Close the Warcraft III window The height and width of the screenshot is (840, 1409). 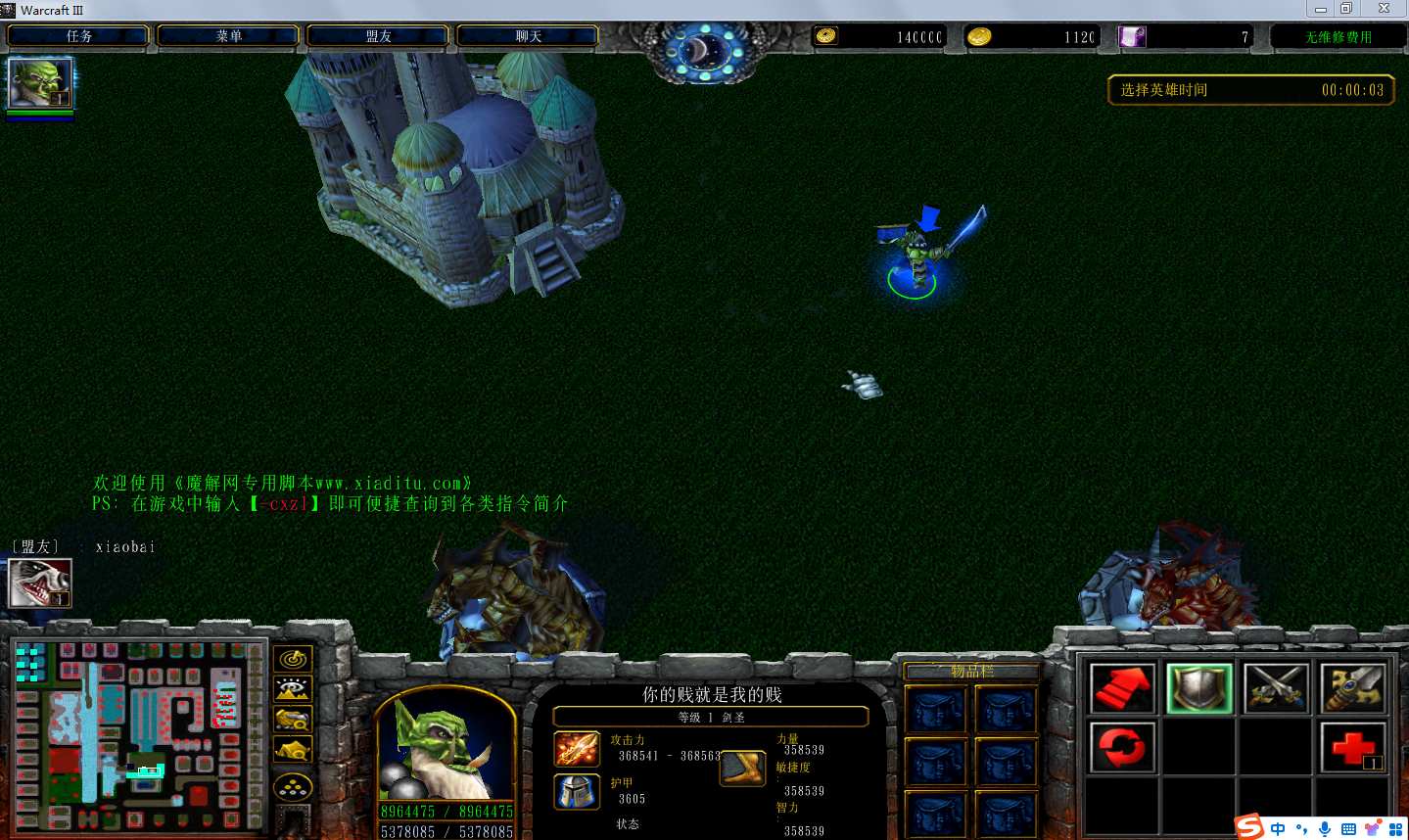point(1384,9)
